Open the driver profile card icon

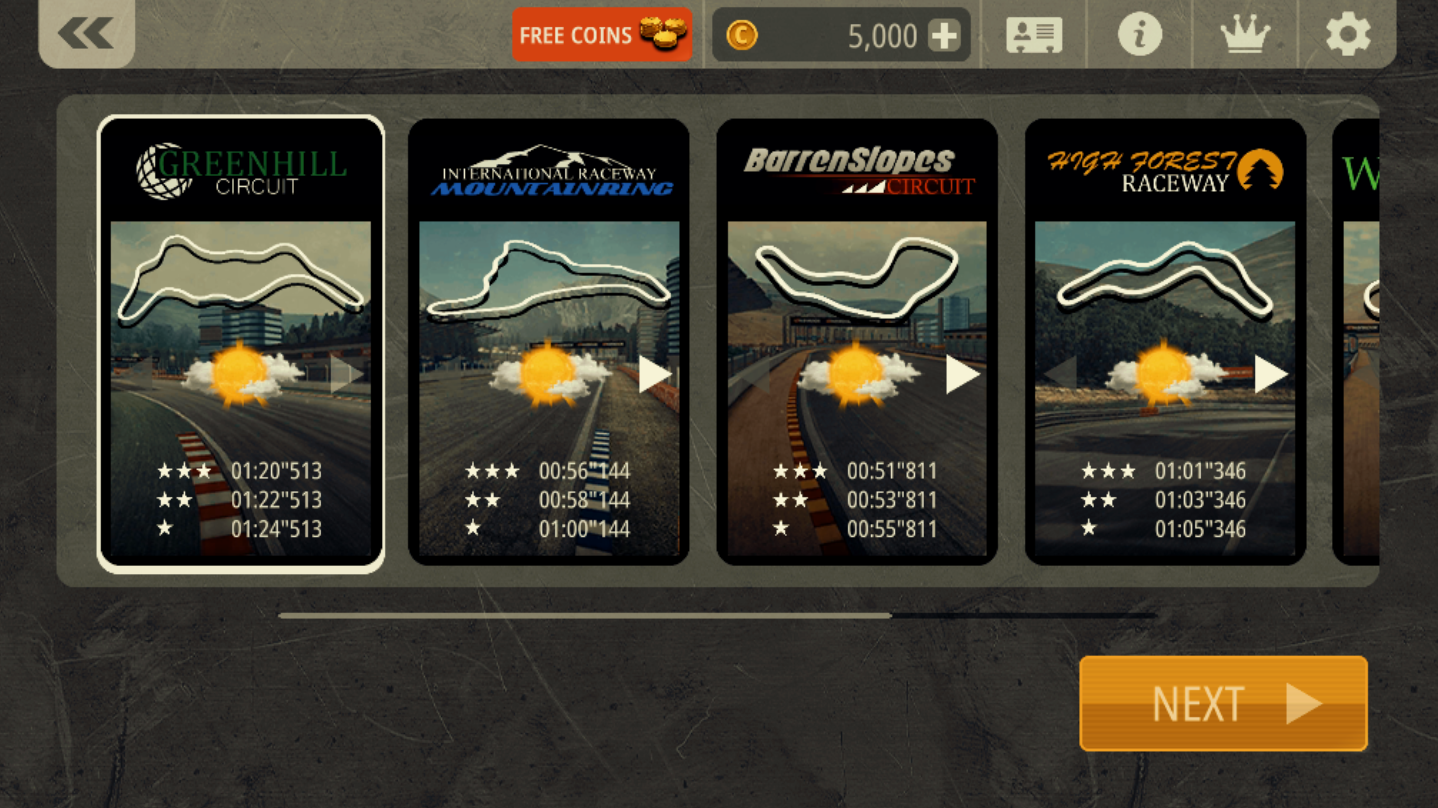1034,36
